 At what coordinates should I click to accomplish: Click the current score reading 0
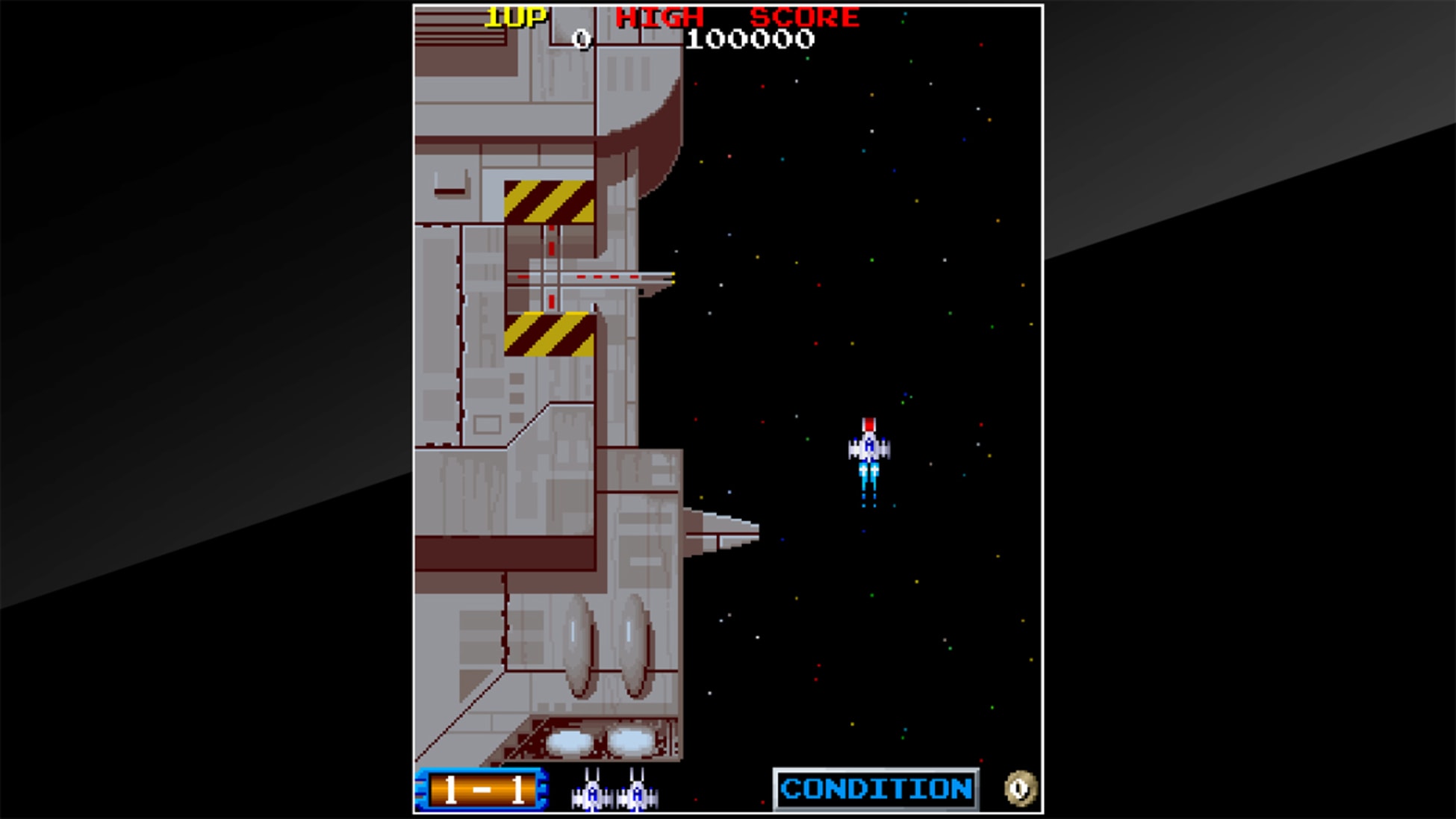click(581, 39)
